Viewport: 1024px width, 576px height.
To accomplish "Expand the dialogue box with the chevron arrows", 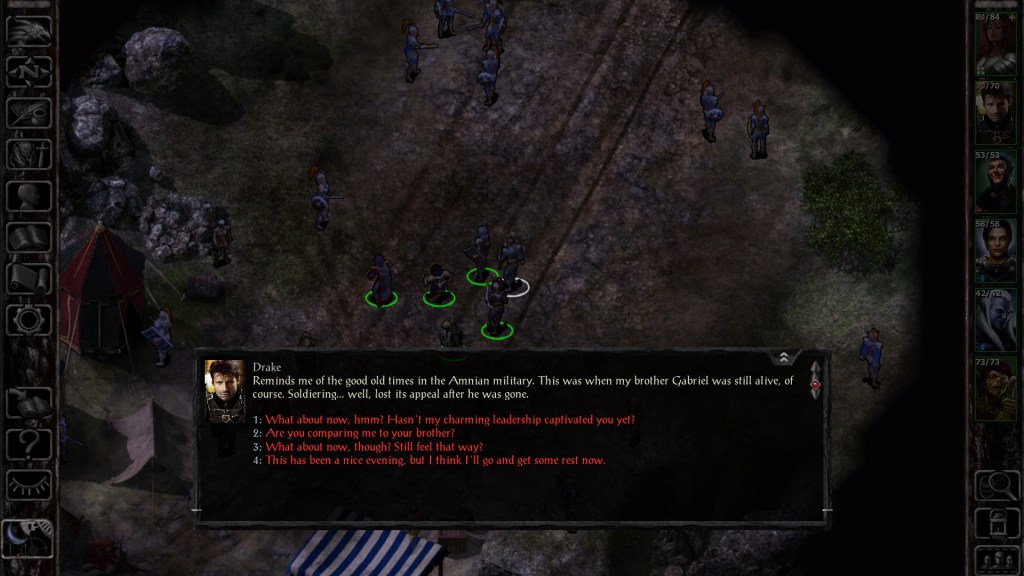I will 784,357.
